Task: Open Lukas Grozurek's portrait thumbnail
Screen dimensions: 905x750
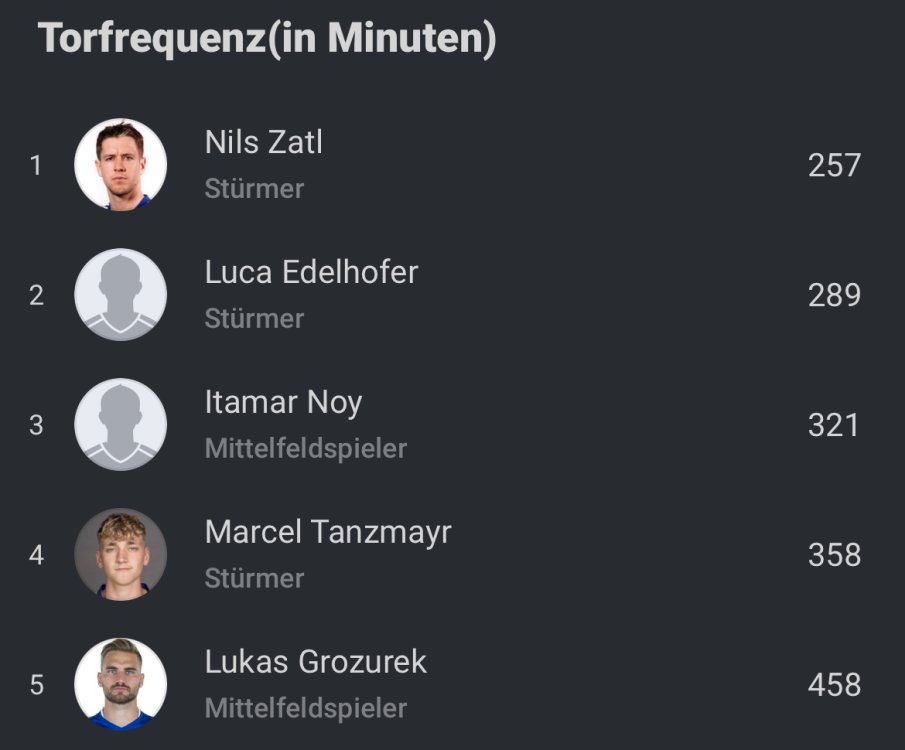Action: coord(121,684)
